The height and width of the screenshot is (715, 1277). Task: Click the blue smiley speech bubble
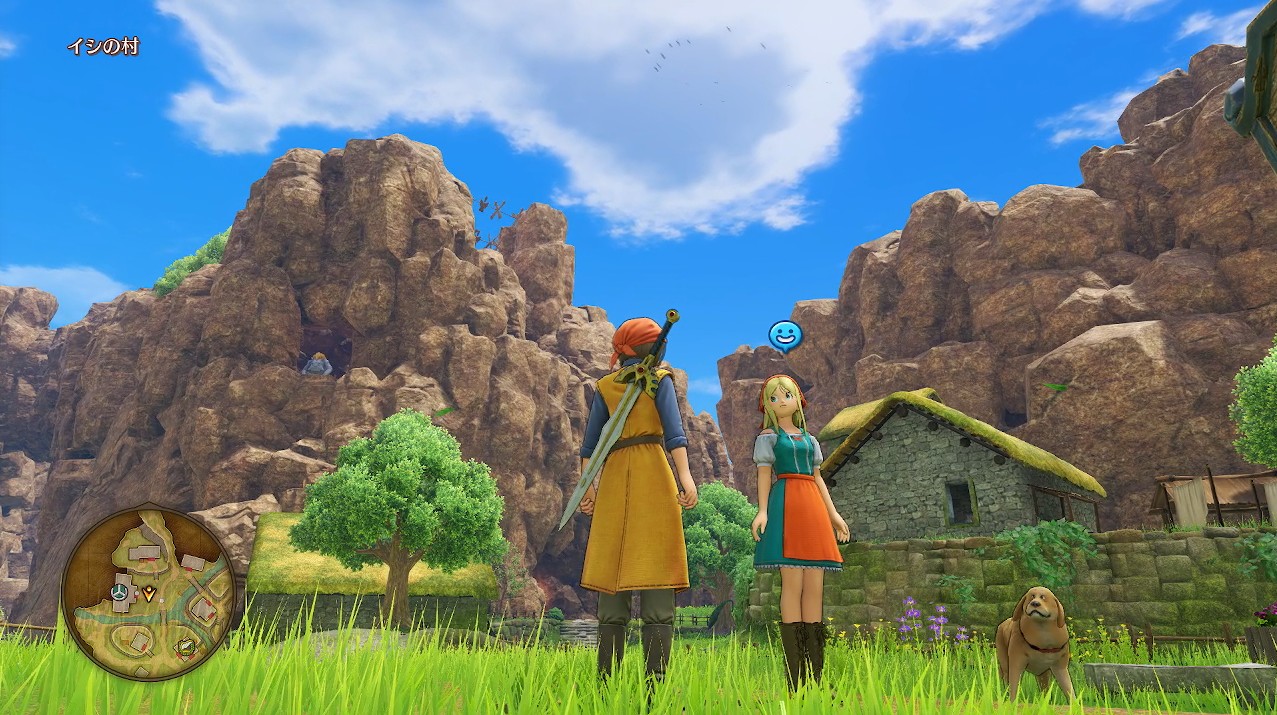point(784,335)
